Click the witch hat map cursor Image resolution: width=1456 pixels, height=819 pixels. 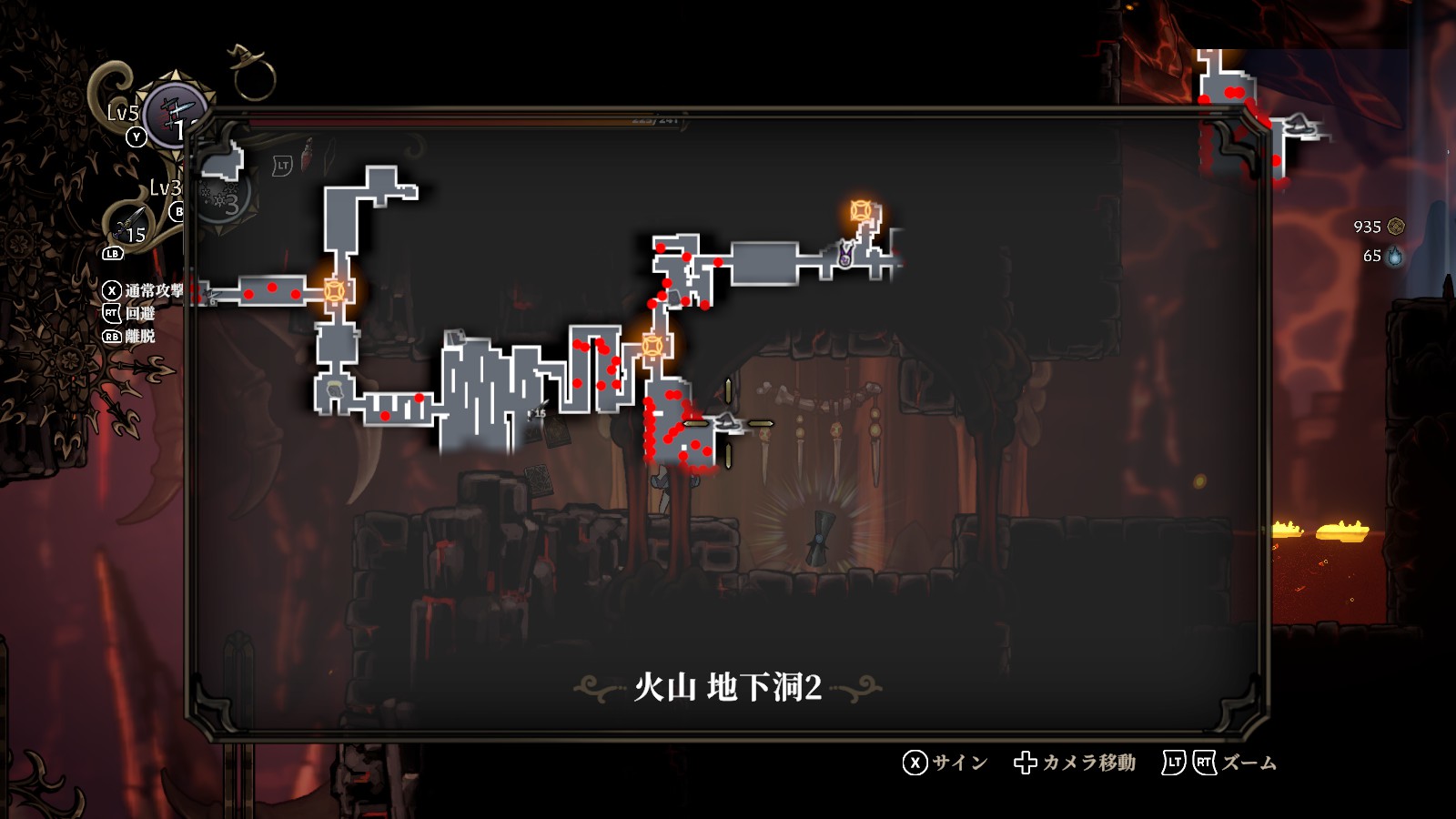(727, 422)
